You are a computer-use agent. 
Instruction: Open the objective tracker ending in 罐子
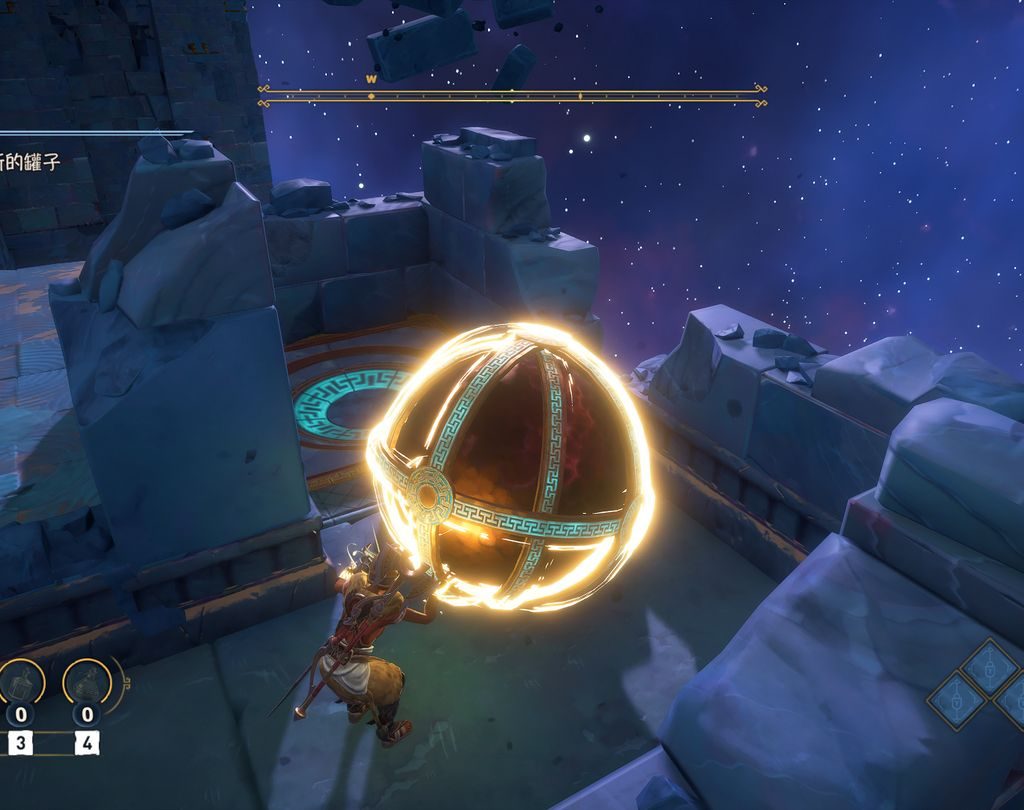point(30,161)
